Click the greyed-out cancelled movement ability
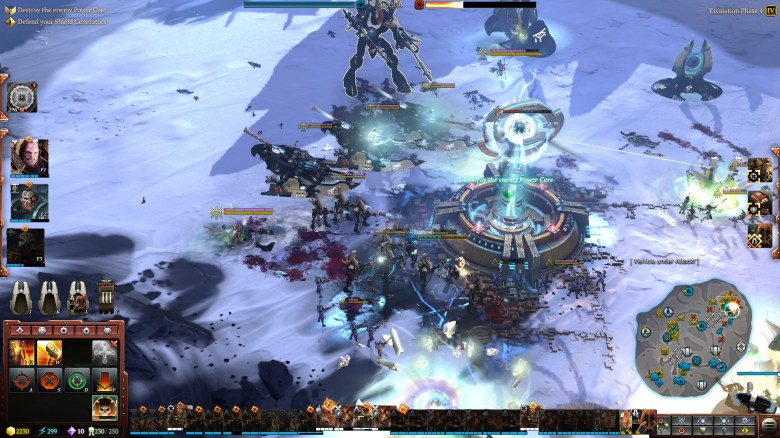This screenshot has height=438, width=780. [105, 352]
